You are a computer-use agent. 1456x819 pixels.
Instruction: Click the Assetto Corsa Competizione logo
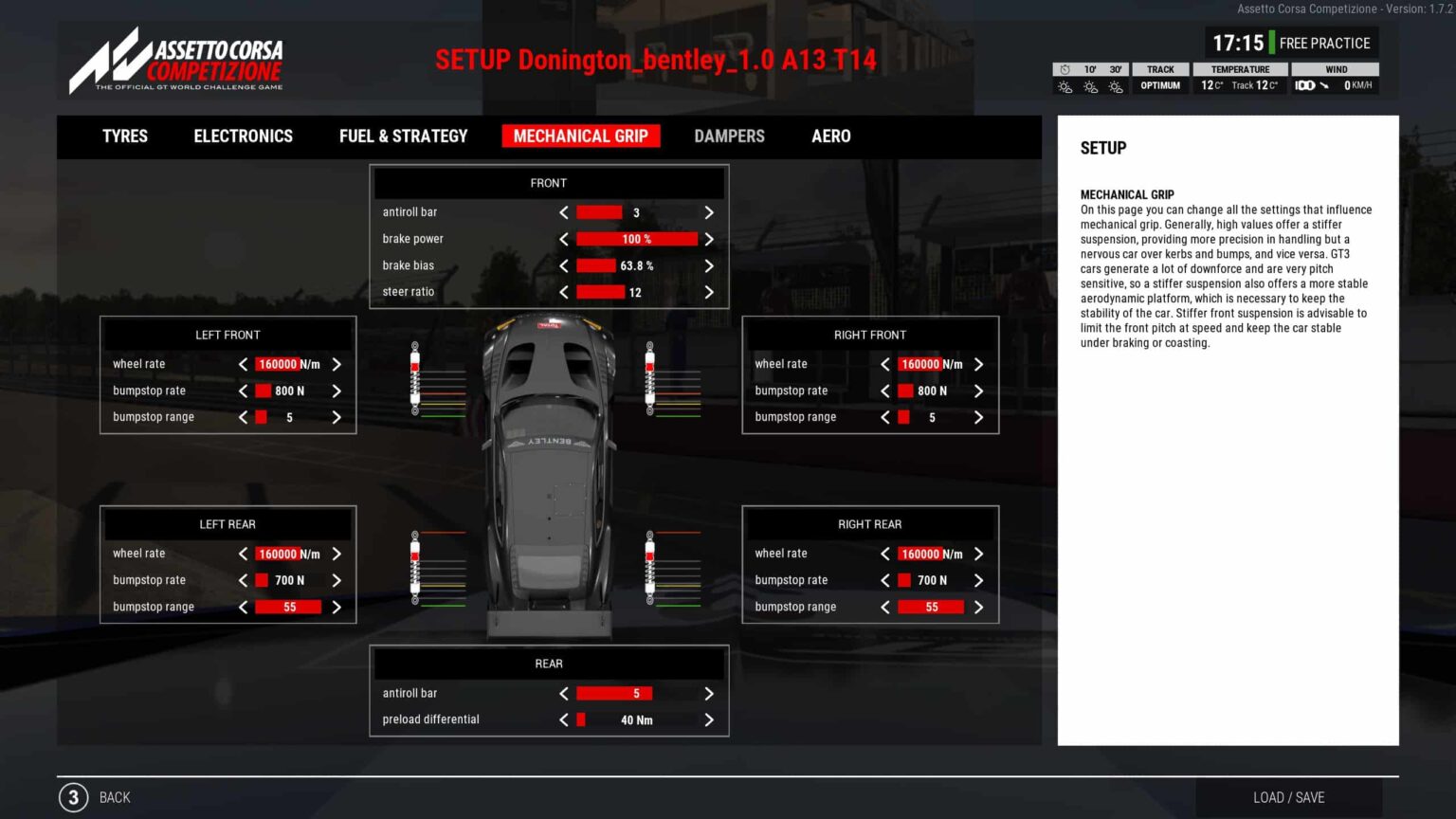176,60
